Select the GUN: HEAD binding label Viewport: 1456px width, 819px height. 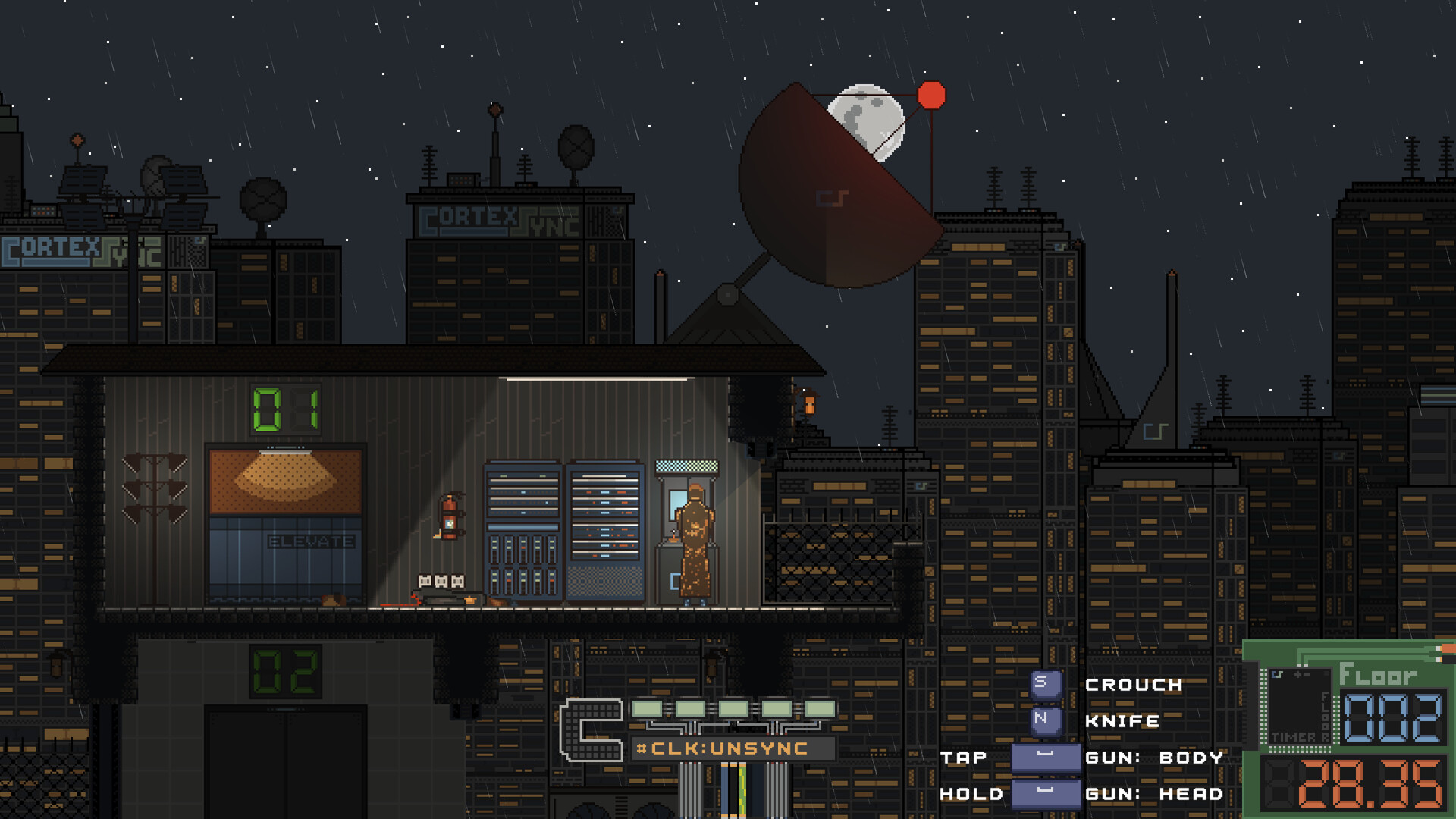pos(1153,794)
